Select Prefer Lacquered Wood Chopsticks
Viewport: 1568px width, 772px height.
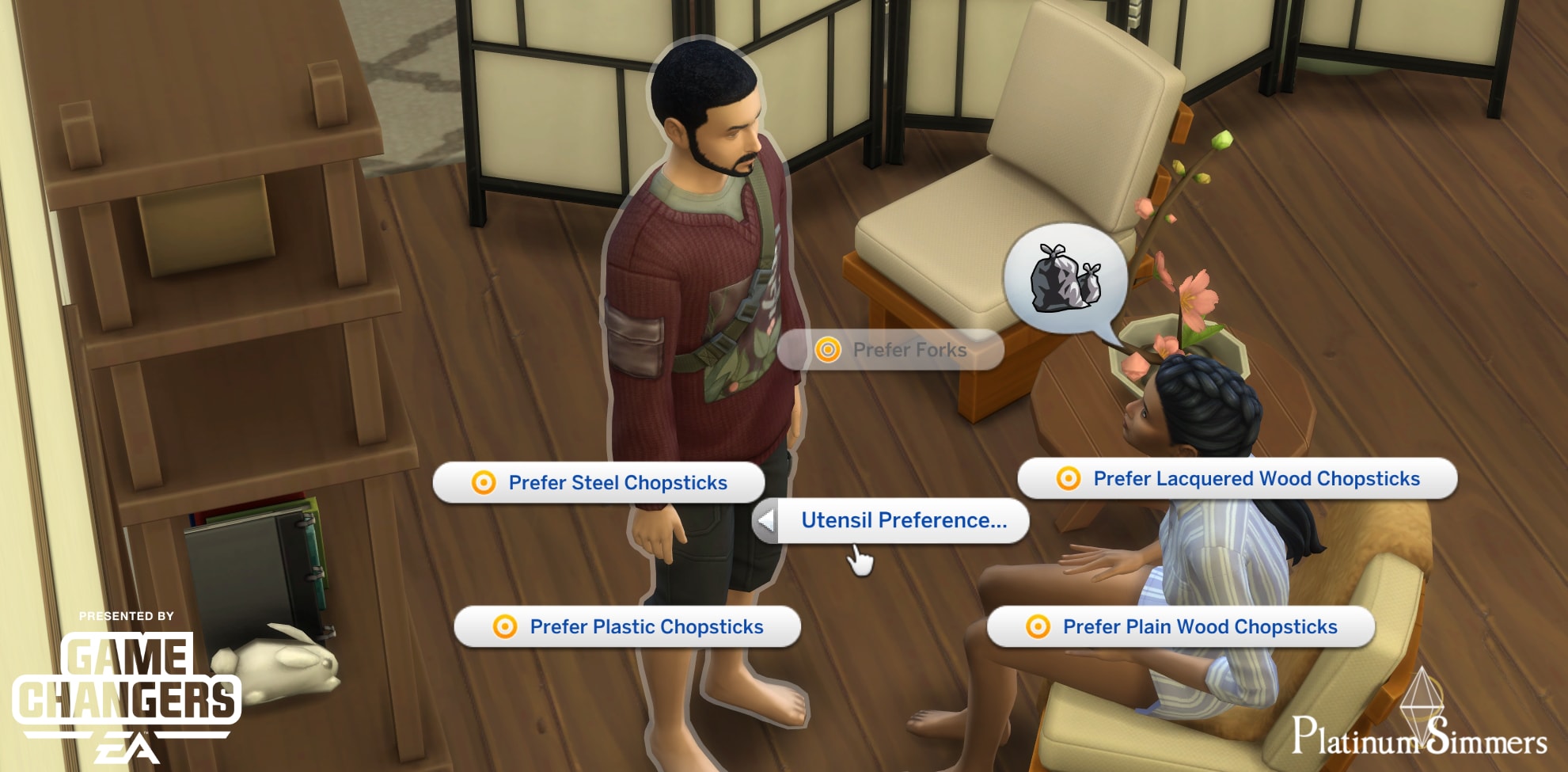pyautogui.click(x=1238, y=479)
